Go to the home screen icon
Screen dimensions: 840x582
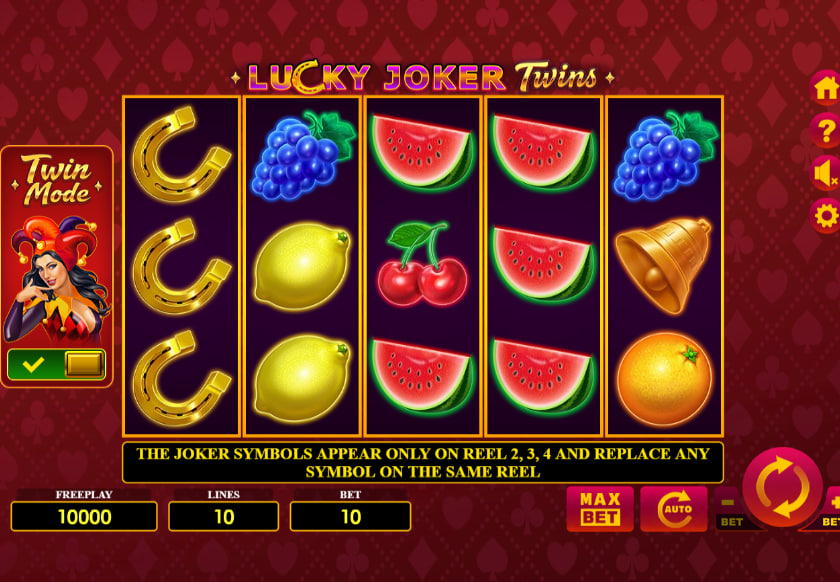click(x=826, y=88)
